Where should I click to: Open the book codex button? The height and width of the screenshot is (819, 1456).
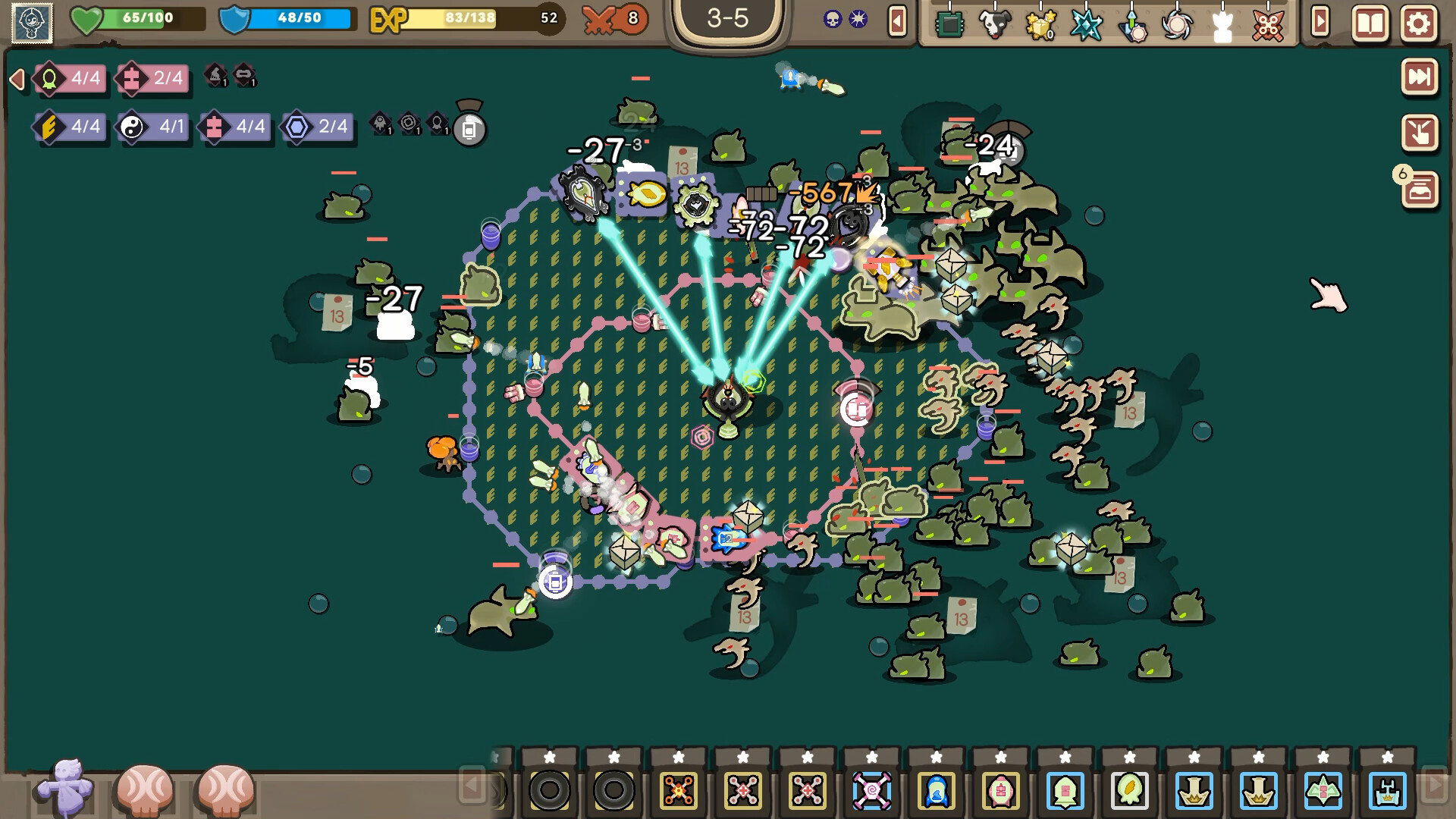pyautogui.click(x=1370, y=24)
